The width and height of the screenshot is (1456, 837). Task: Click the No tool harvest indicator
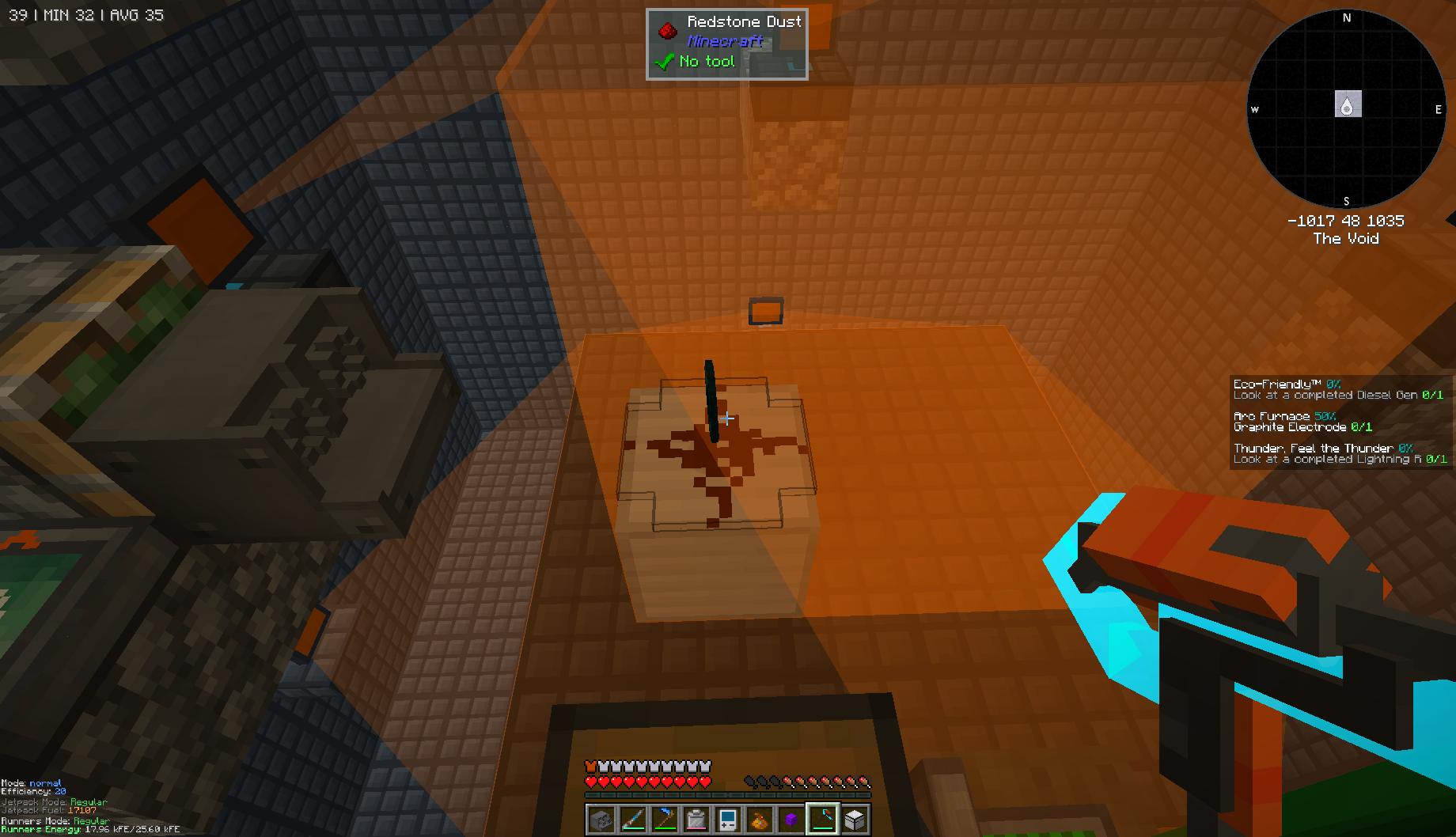[x=707, y=61]
